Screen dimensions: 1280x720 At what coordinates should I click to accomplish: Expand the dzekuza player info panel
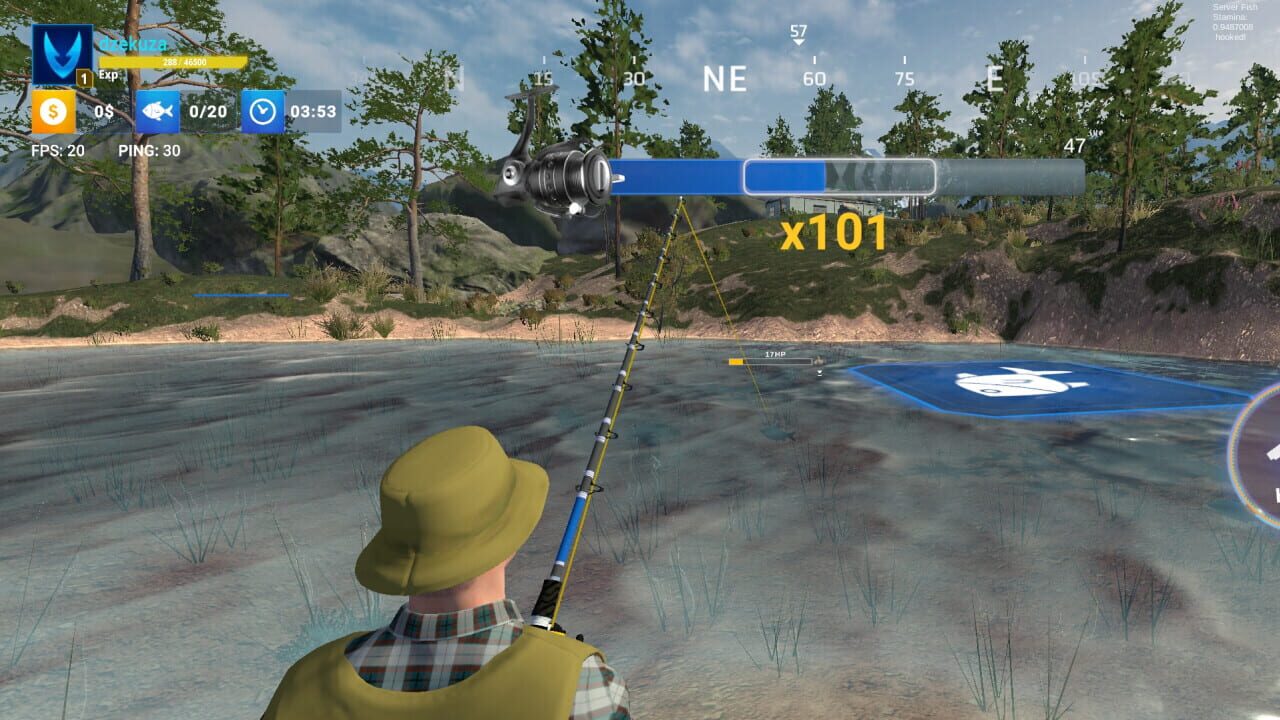[x=135, y=42]
